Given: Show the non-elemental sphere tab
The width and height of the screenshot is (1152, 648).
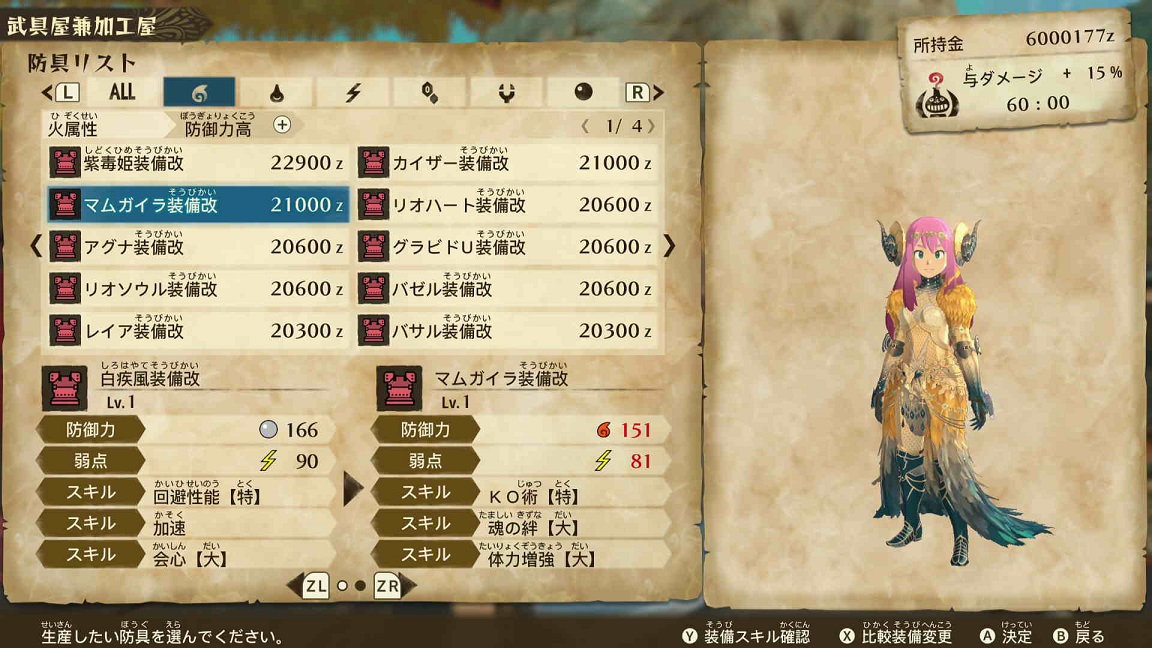Looking at the screenshot, I should point(583,92).
